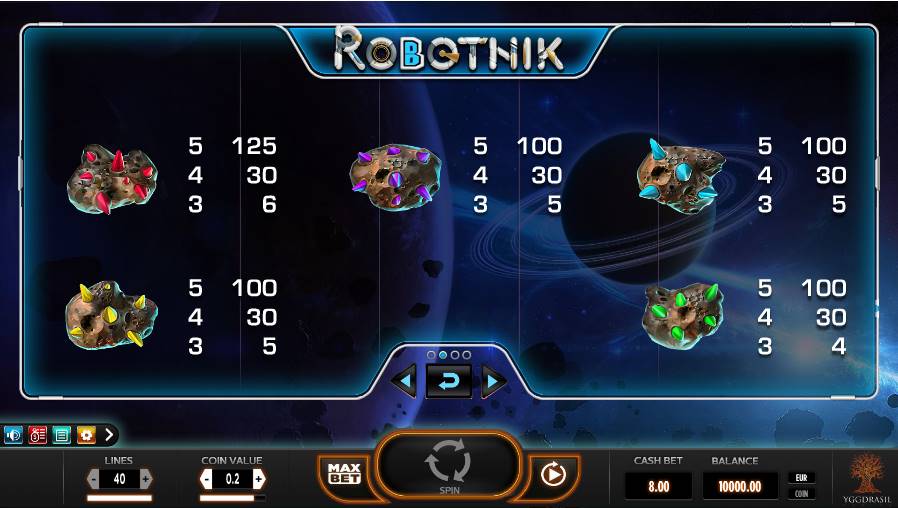Collapse the toolbar with the arrow chevron
898x508 pixels.
(x=109, y=435)
